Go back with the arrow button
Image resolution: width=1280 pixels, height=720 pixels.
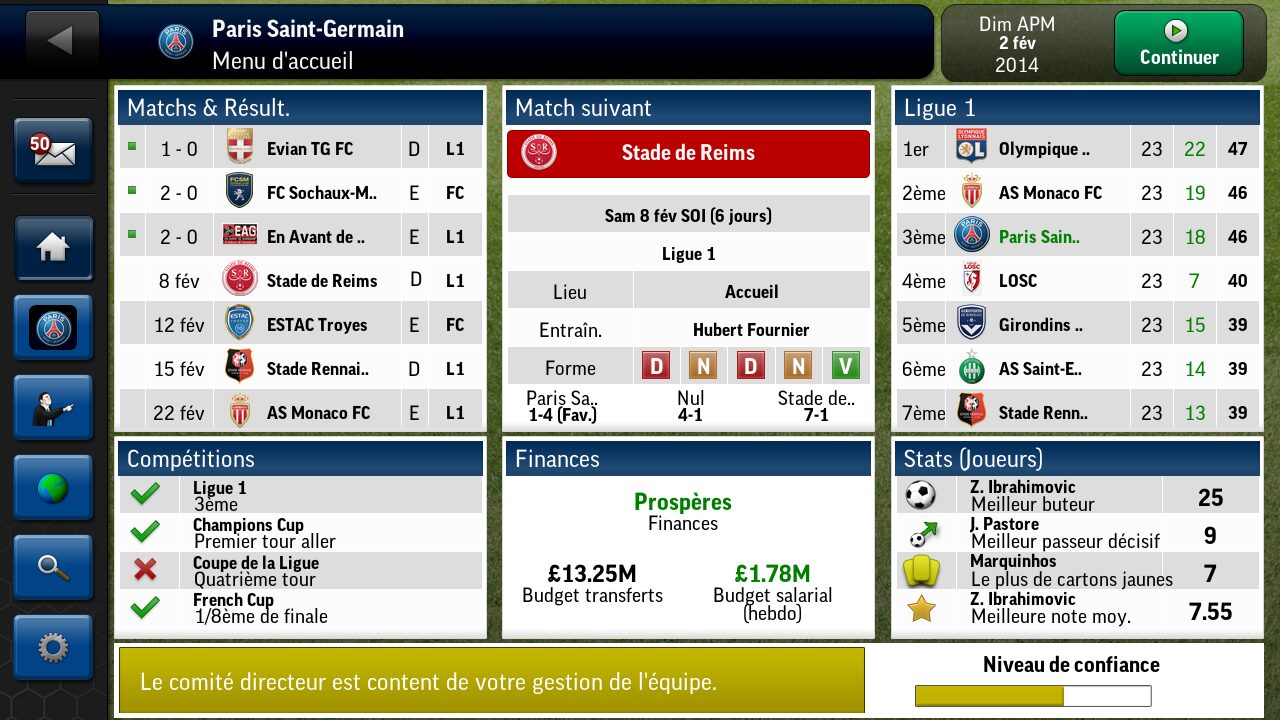(61, 41)
